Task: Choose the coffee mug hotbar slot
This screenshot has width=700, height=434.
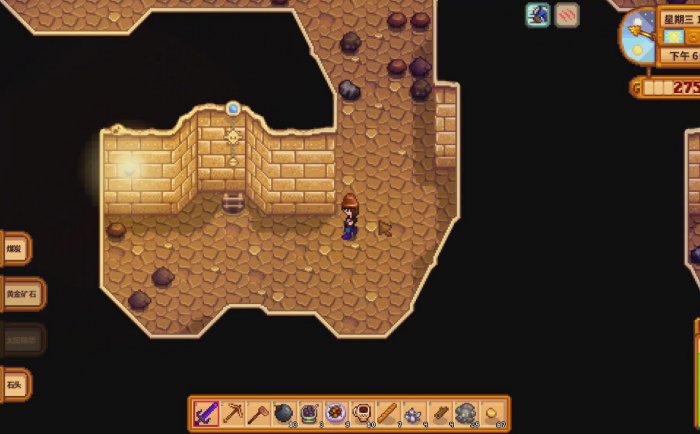Action: point(362,412)
